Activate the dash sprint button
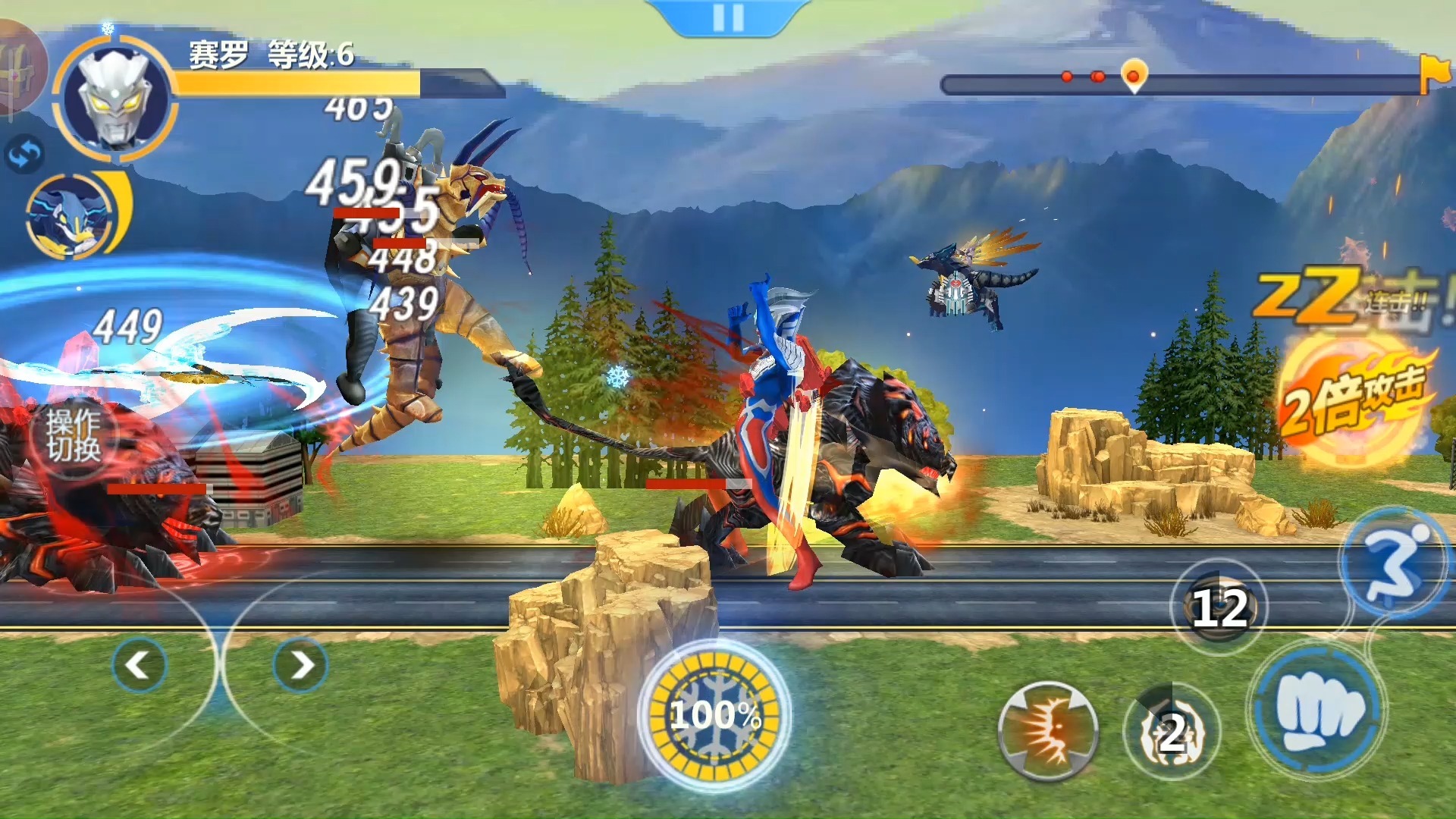The width and height of the screenshot is (1456, 819). pos(1394,563)
